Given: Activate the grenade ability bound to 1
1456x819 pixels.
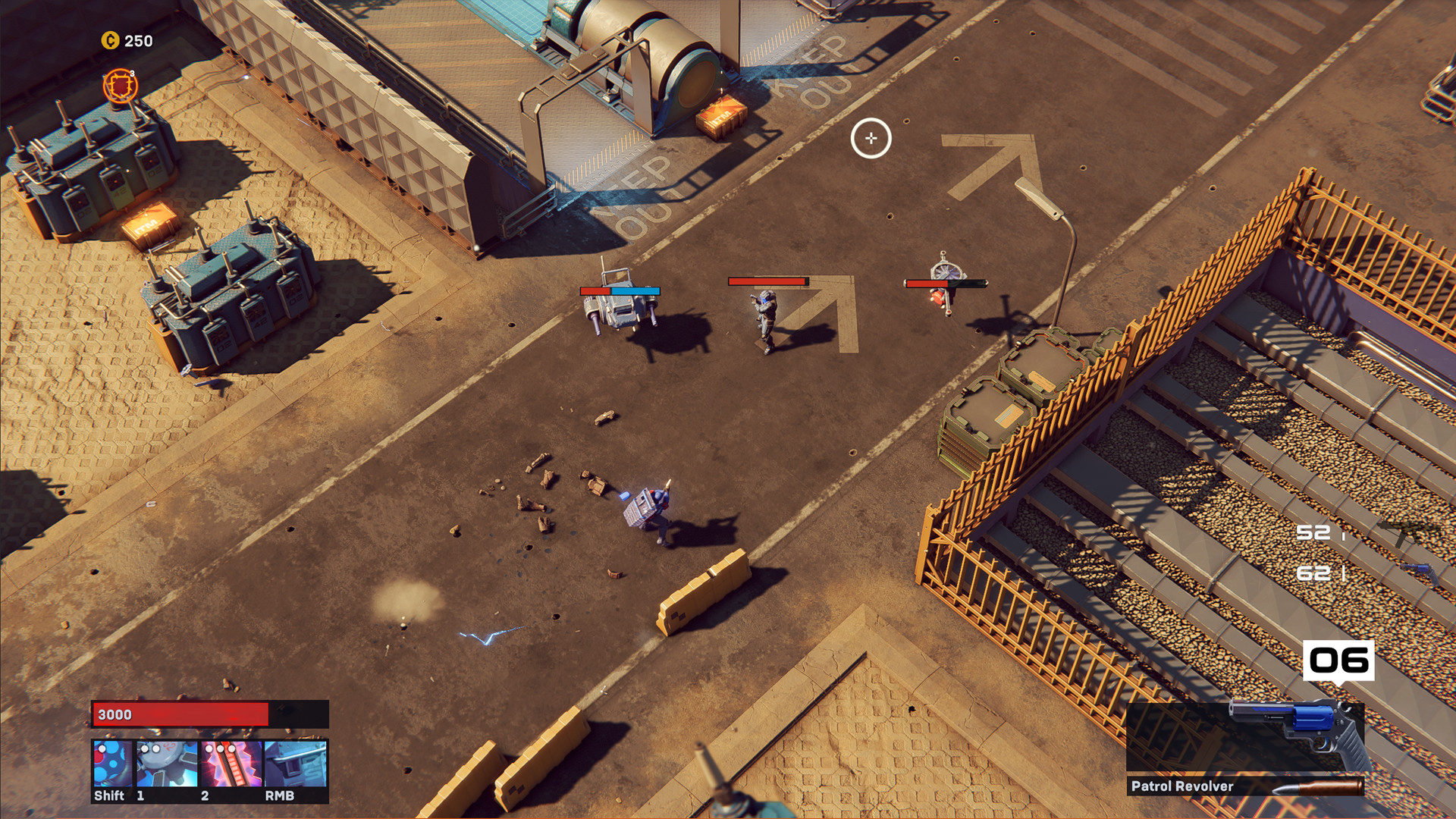Looking at the screenshot, I should pyautogui.click(x=167, y=766).
